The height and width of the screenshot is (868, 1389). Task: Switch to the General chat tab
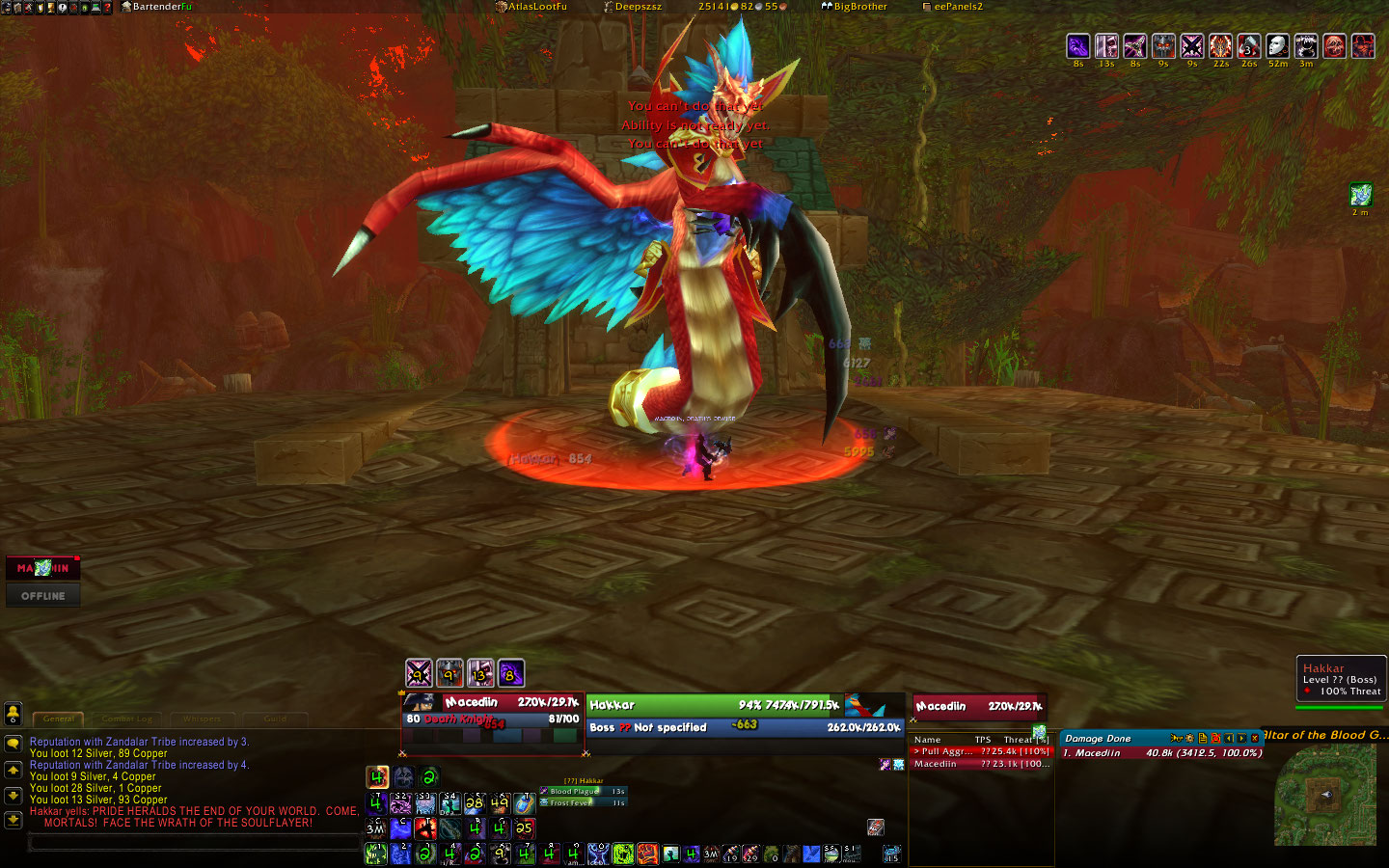pyautogui.click(x=59, y=719)
